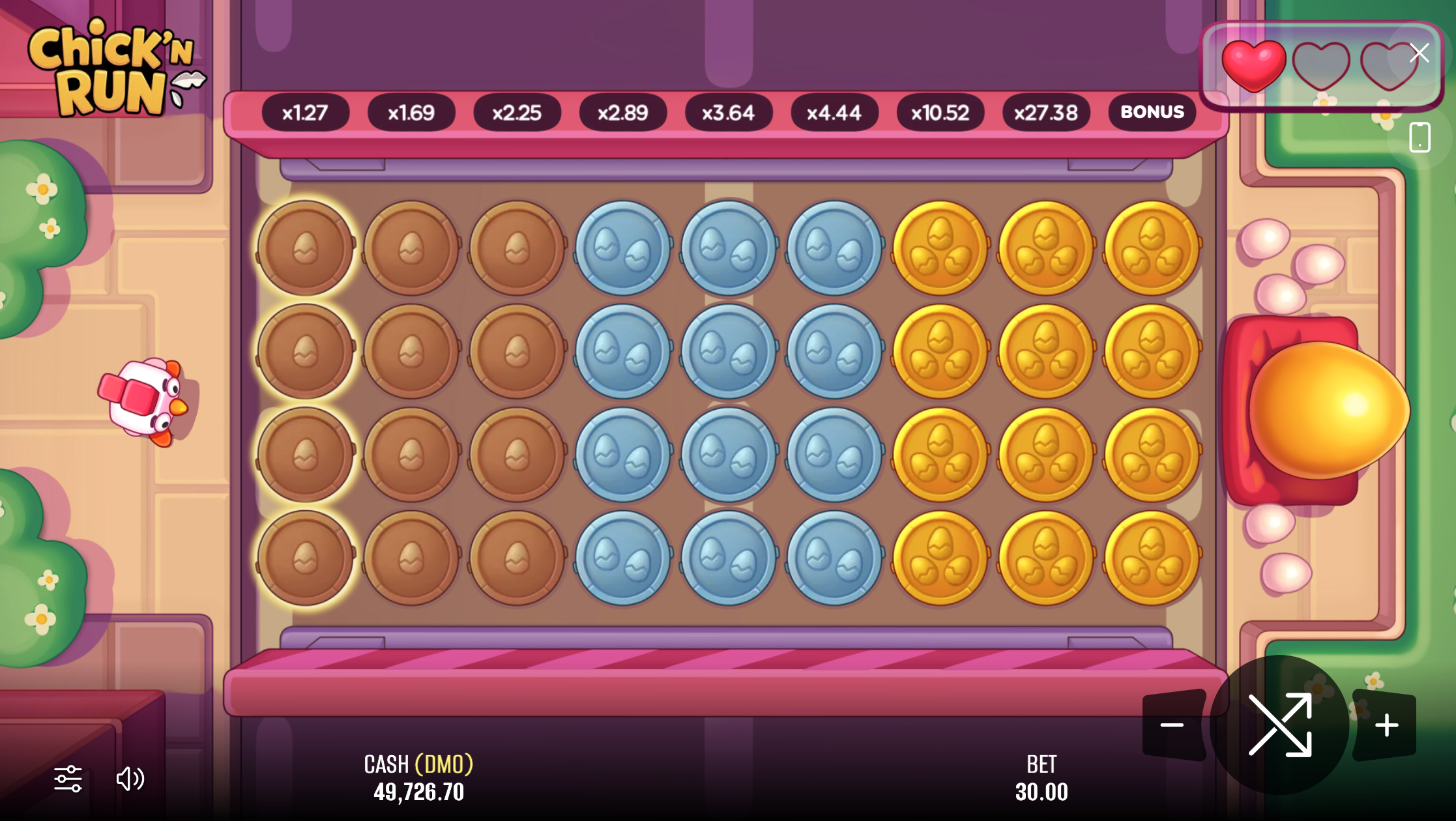Toggle the phone orientation icon

click(1420, 137)
